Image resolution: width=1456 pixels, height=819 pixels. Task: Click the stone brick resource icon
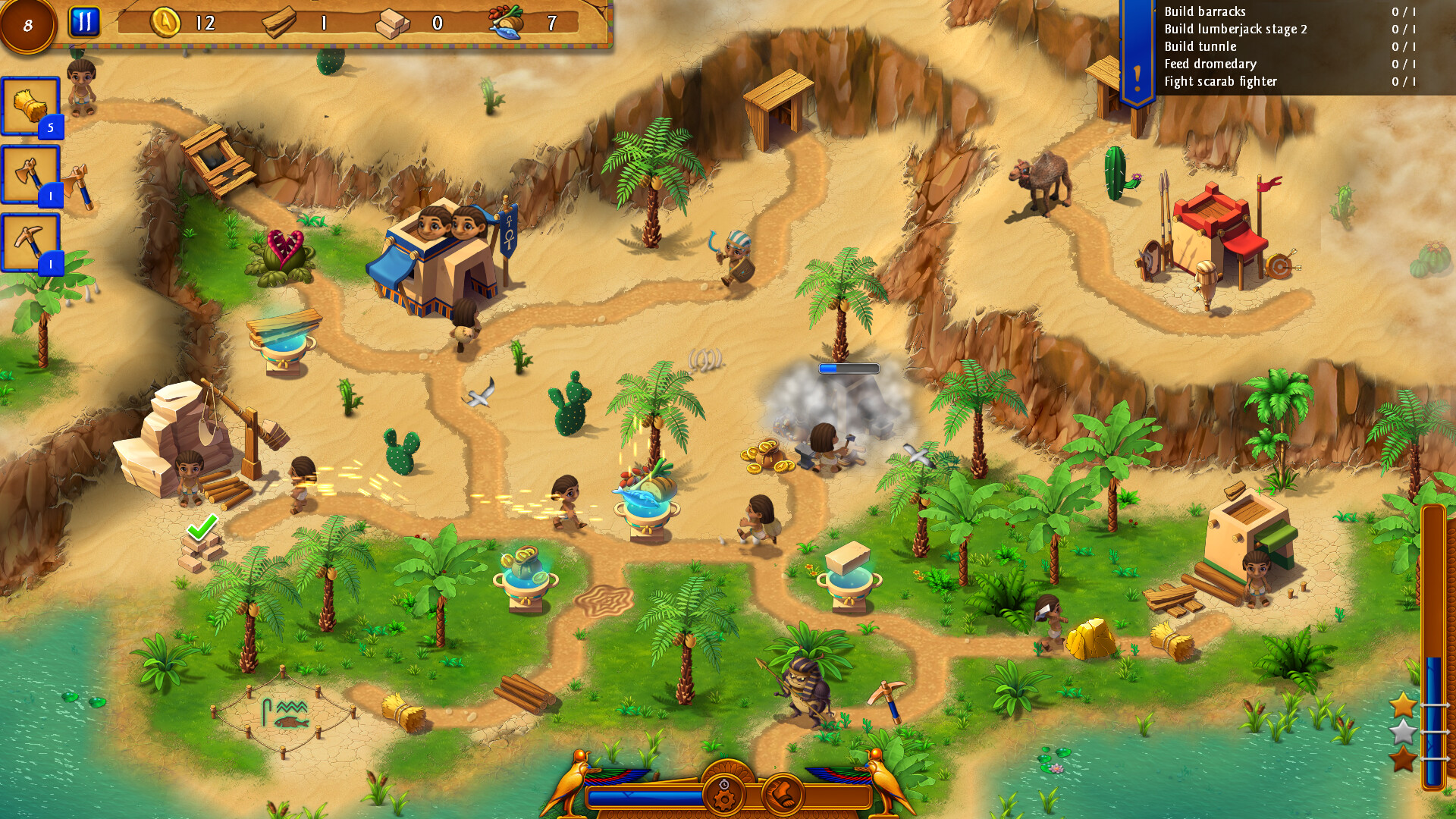389,22
